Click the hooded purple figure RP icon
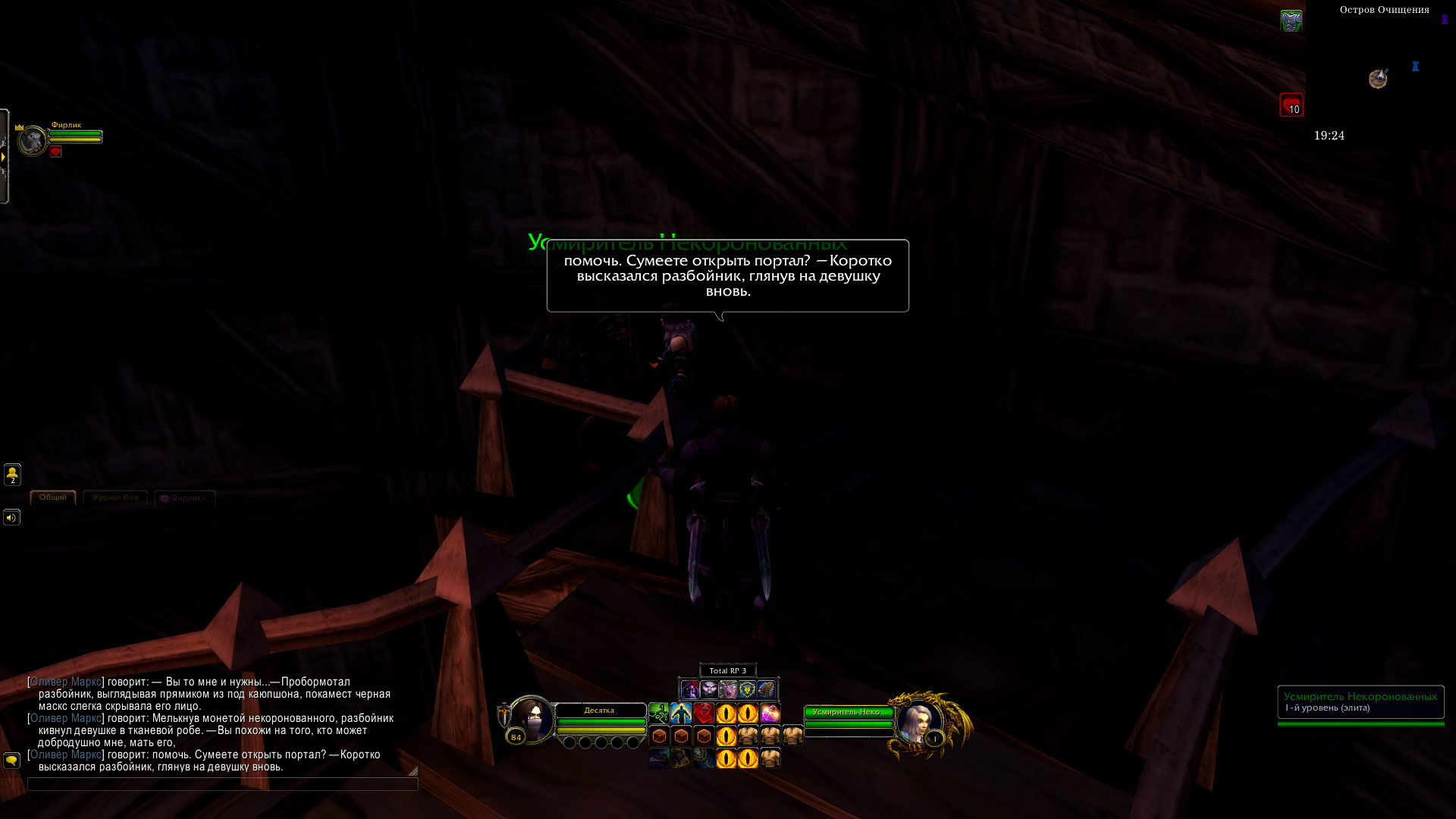The image size is (1456, 819). point(689,689)
